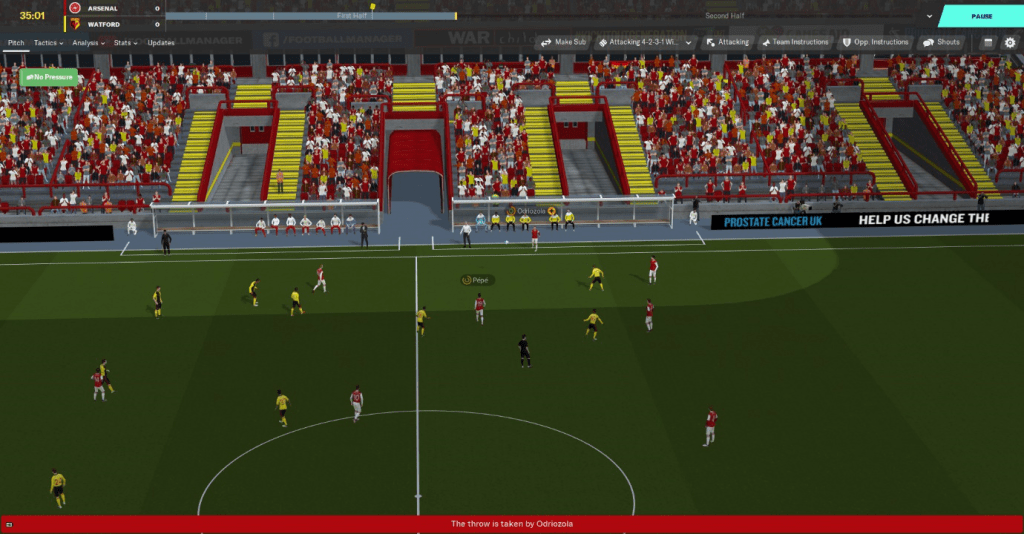Select the Watford team name in scoreboard

(102, 23)
